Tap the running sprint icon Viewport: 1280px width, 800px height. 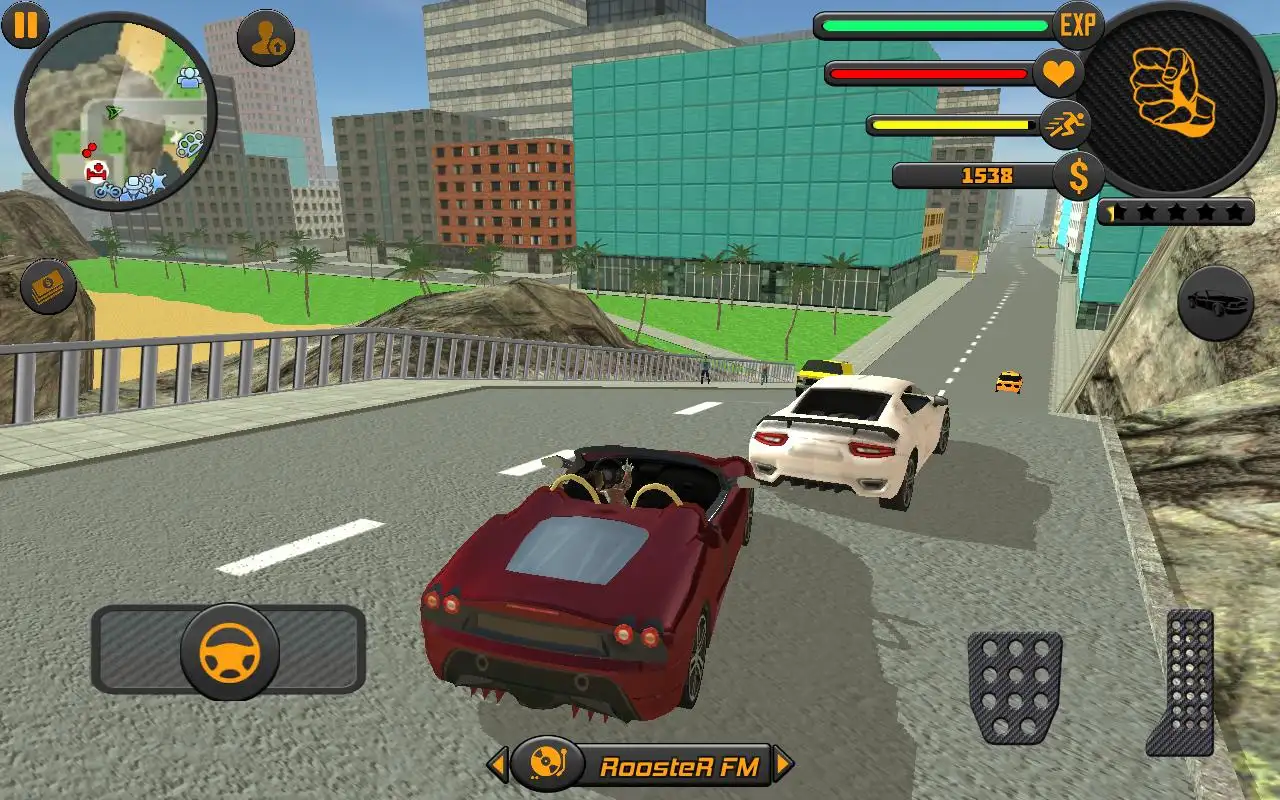tap(1066, 126)
